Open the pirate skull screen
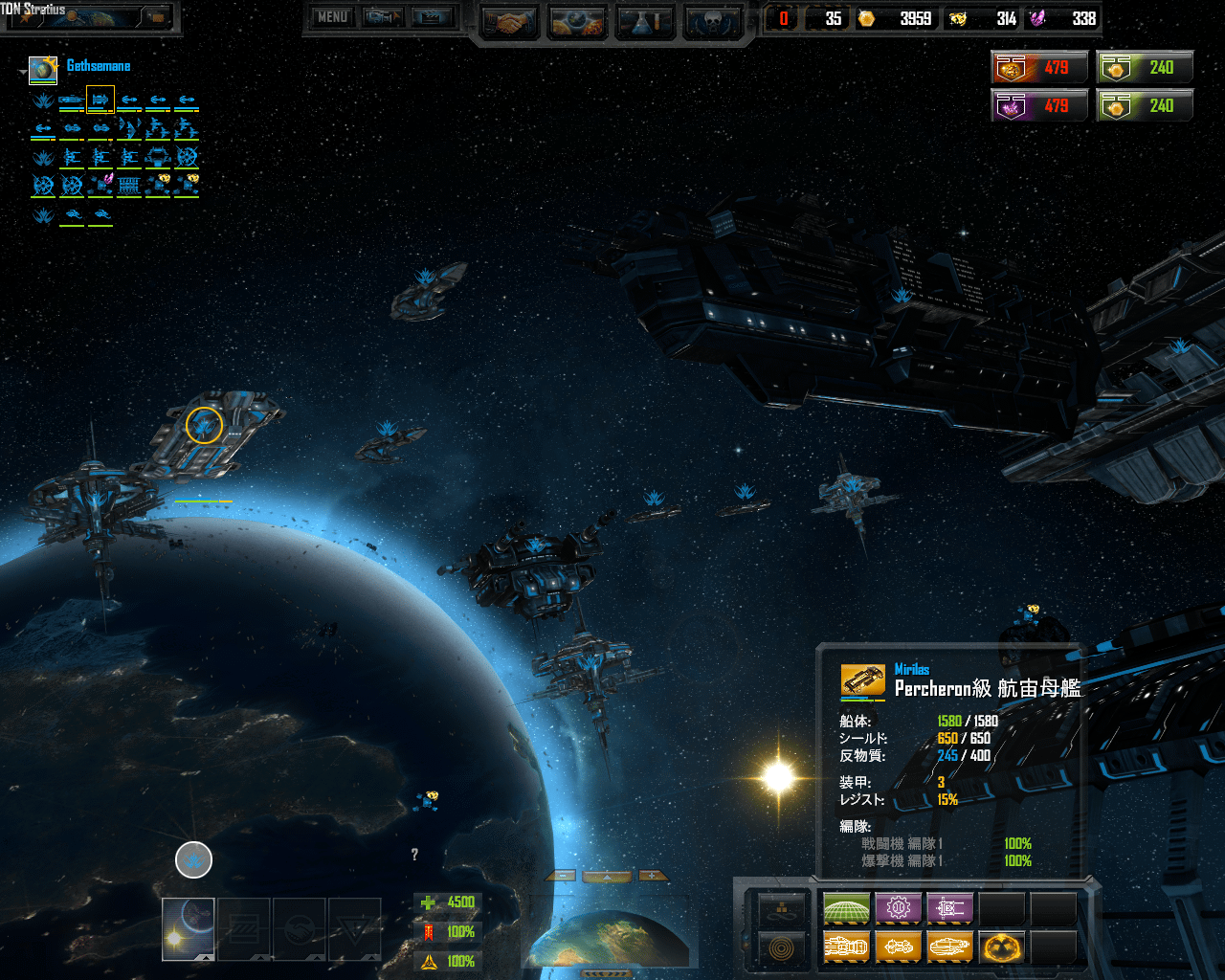 tap(714, 23)
